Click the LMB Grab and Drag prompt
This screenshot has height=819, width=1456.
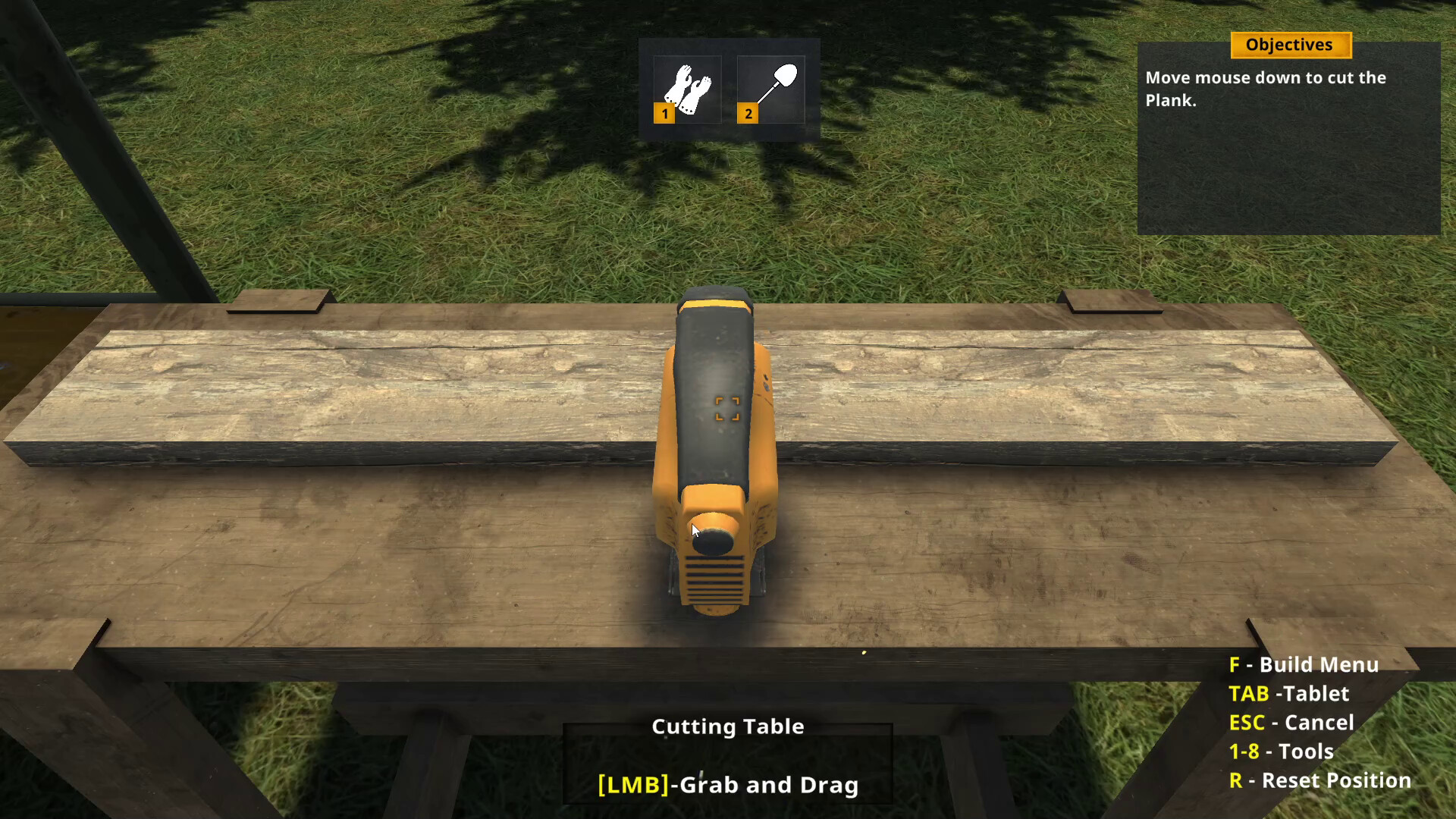[x=727, y=785]
